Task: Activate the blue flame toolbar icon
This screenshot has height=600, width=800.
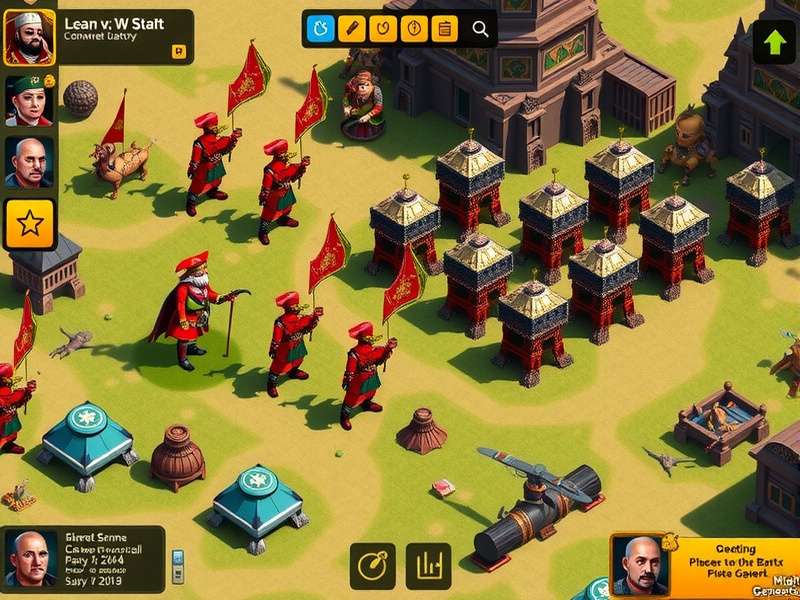Action: click(319, 29)
